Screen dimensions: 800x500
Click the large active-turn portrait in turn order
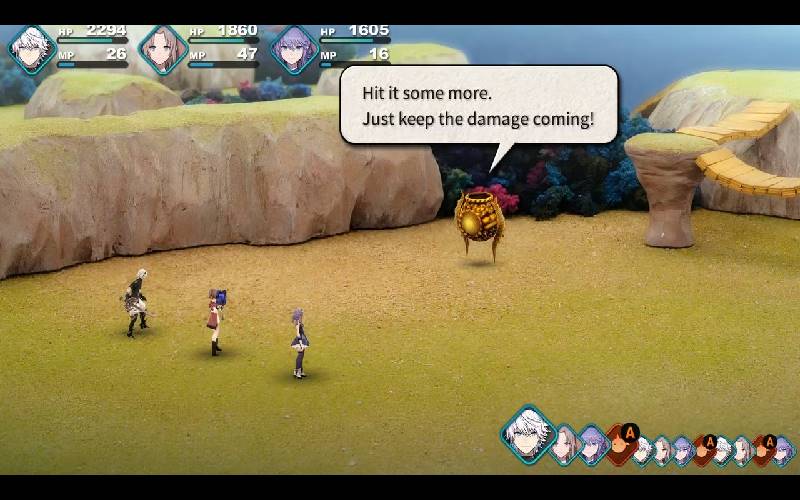(527, 433)
